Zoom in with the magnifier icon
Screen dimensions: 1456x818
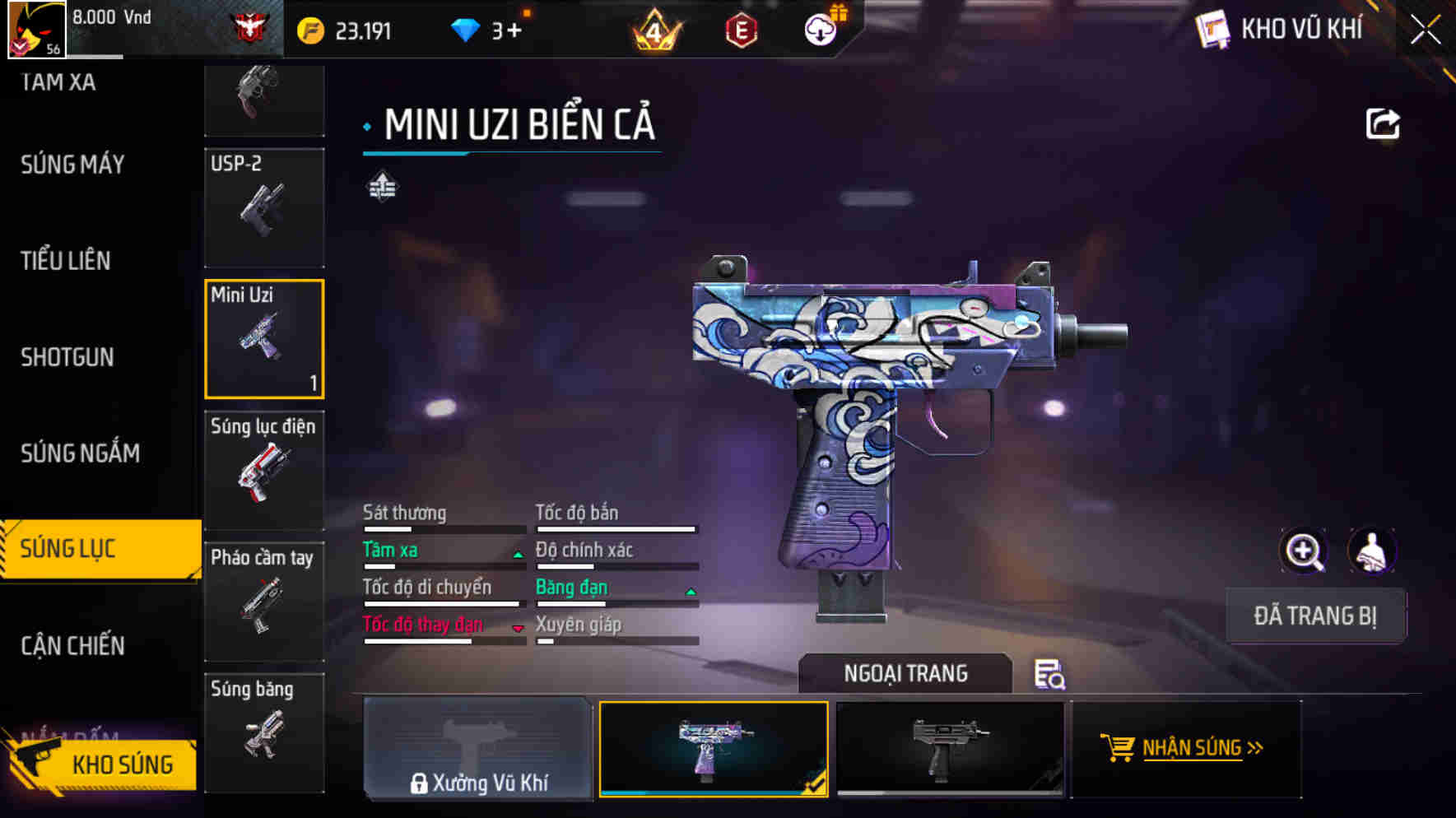click(x=1304, y=551)
